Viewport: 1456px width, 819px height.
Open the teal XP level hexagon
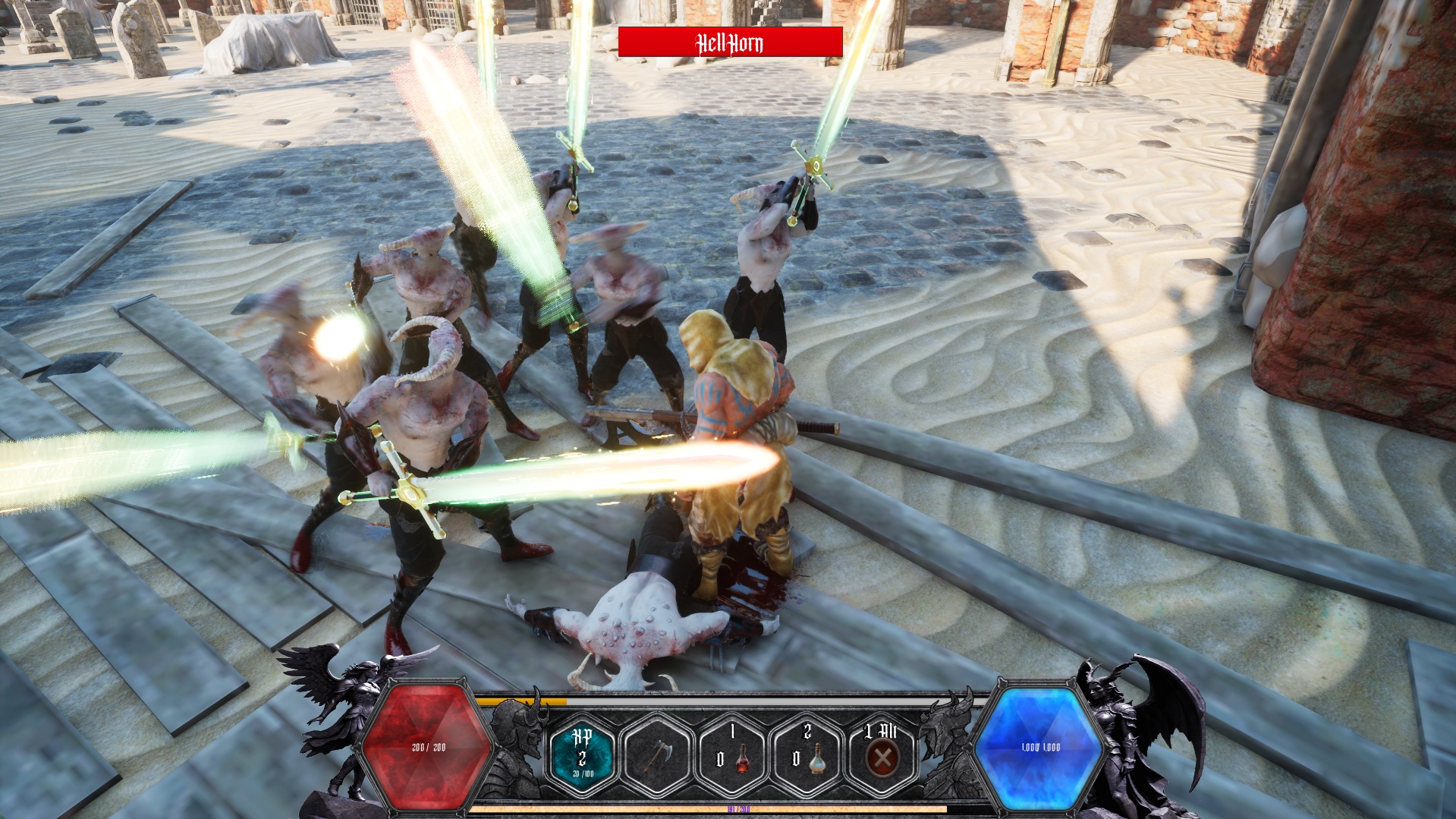pyautogui.click(x=583, y=754)
